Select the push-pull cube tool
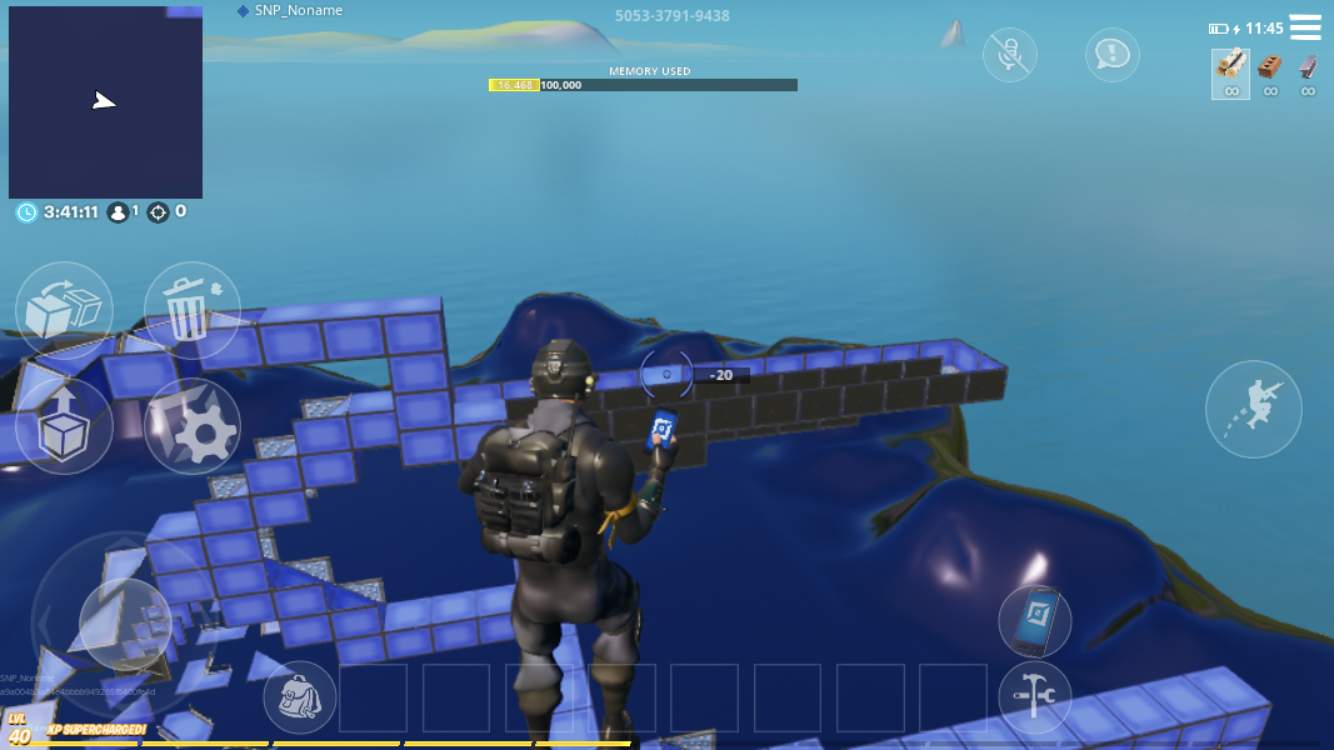 pyautogui.click(x=64, y=427)
